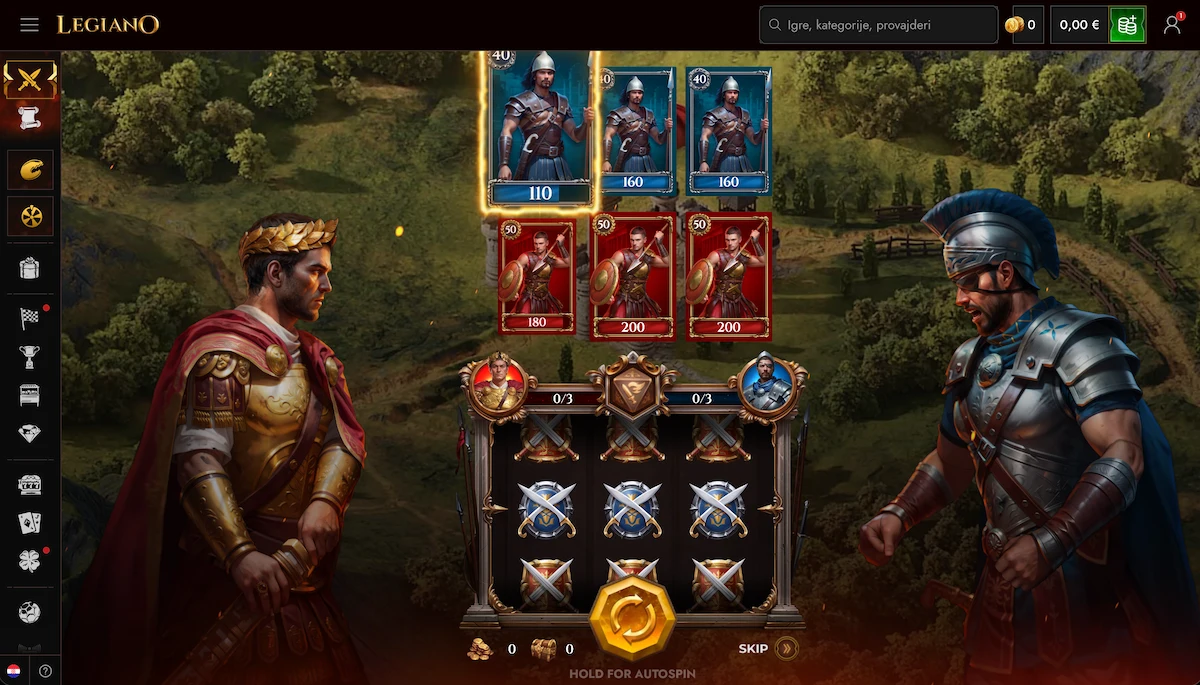
Task: Select the crossed swords sidebar icon
Action: coord(30,78)
